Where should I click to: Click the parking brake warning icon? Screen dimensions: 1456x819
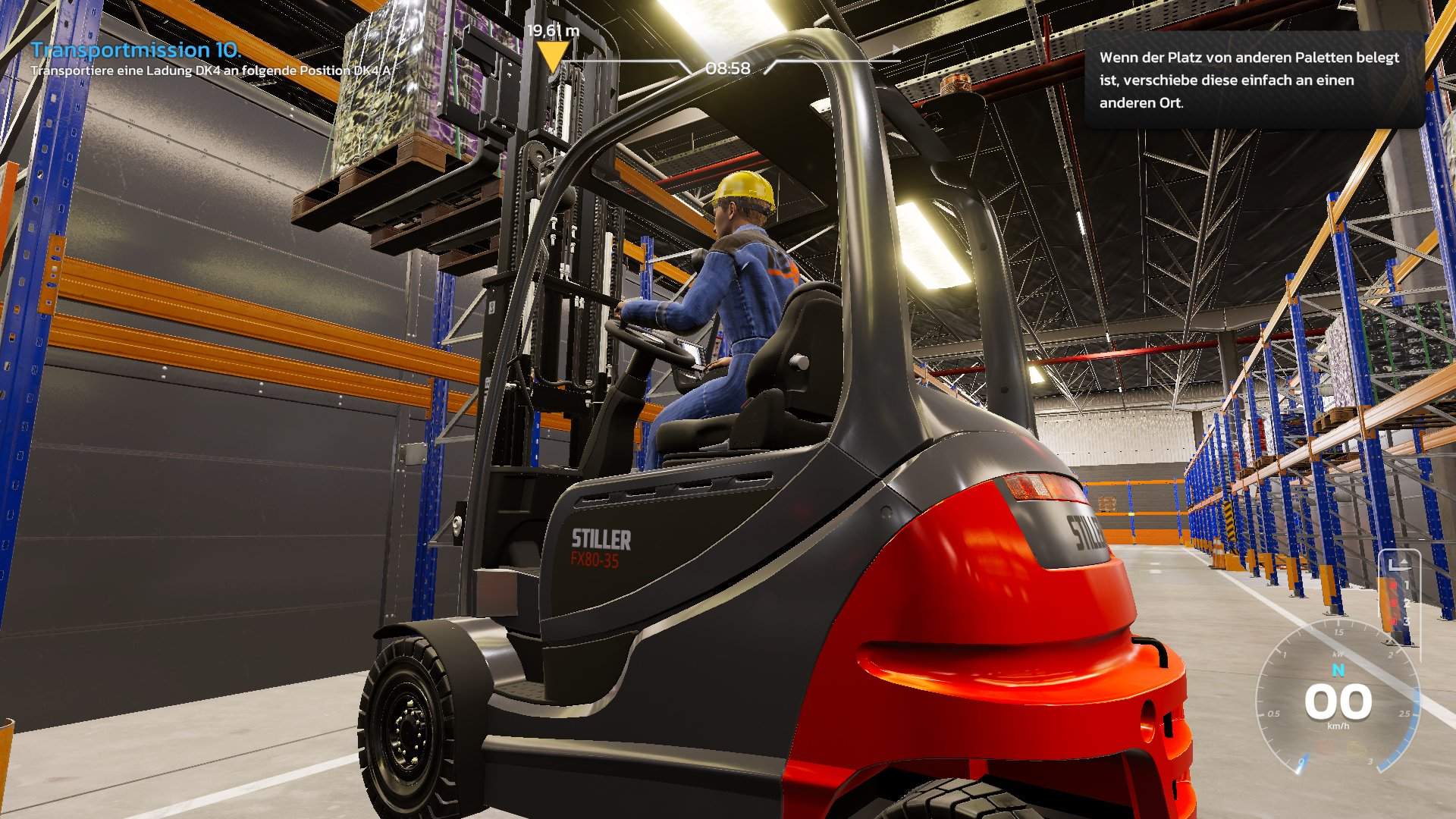point(1327,748)
